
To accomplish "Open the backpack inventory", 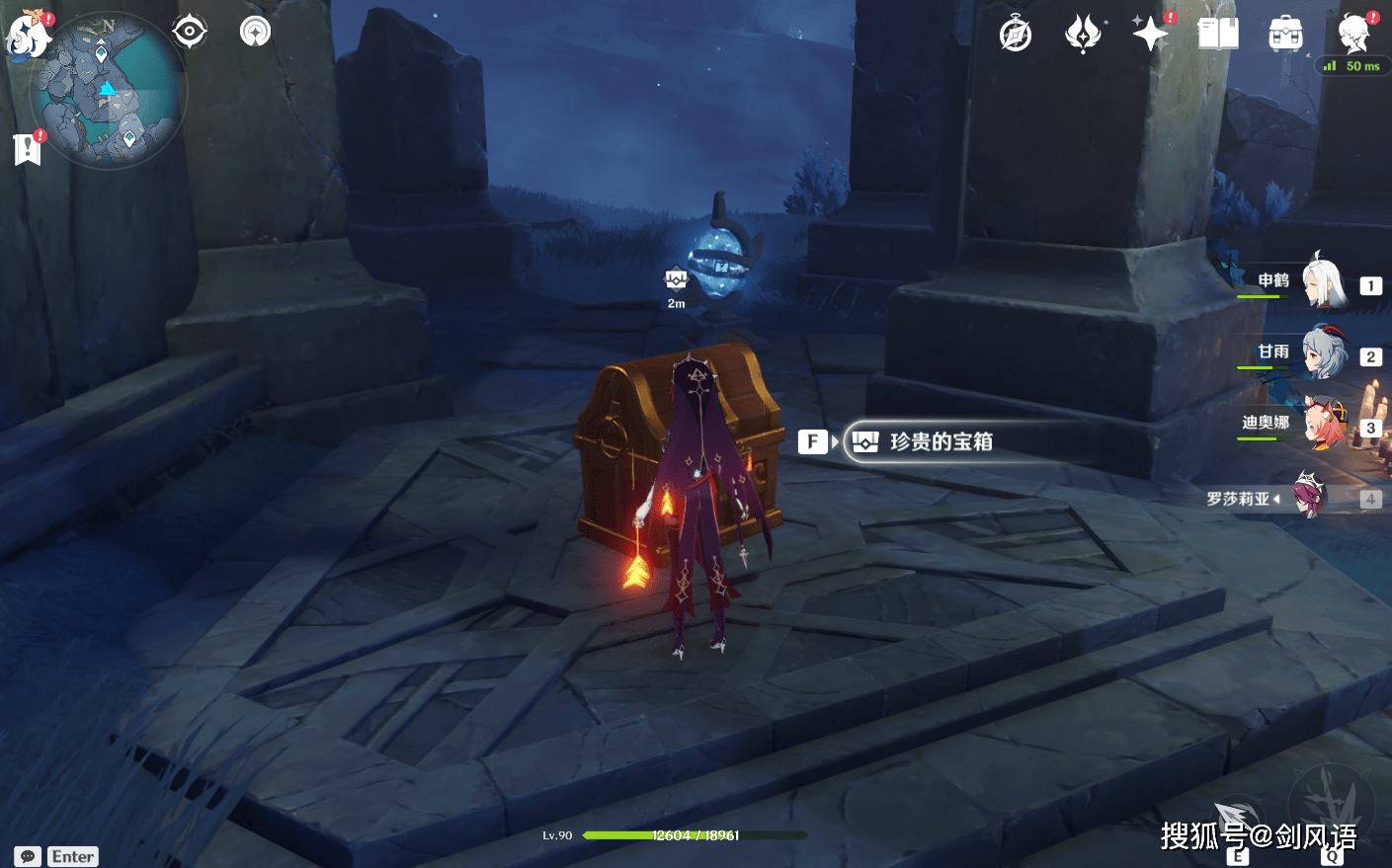I will click(1285, 35).
